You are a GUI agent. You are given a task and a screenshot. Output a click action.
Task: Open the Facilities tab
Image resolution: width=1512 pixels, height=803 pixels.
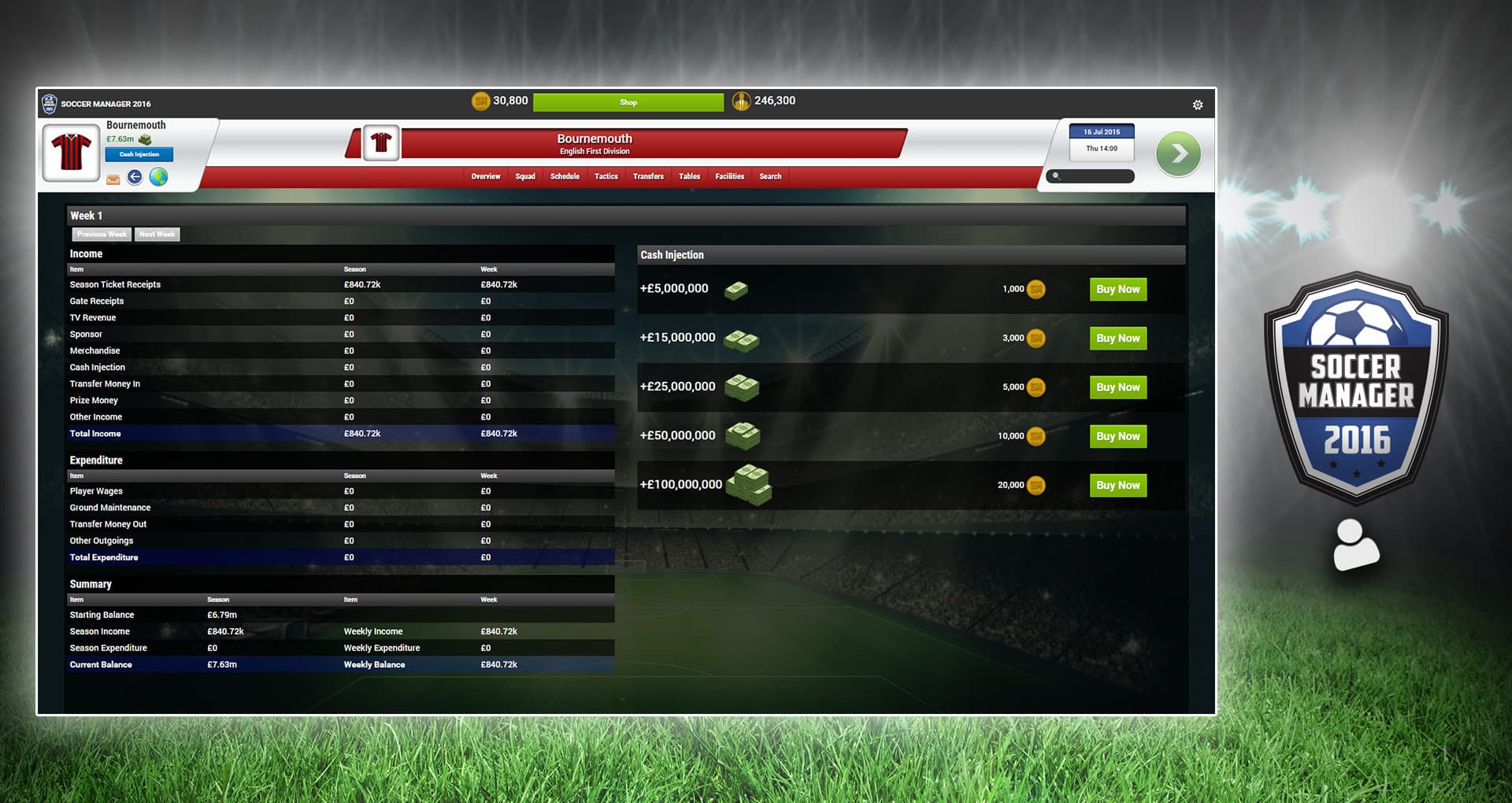[728, 176]
